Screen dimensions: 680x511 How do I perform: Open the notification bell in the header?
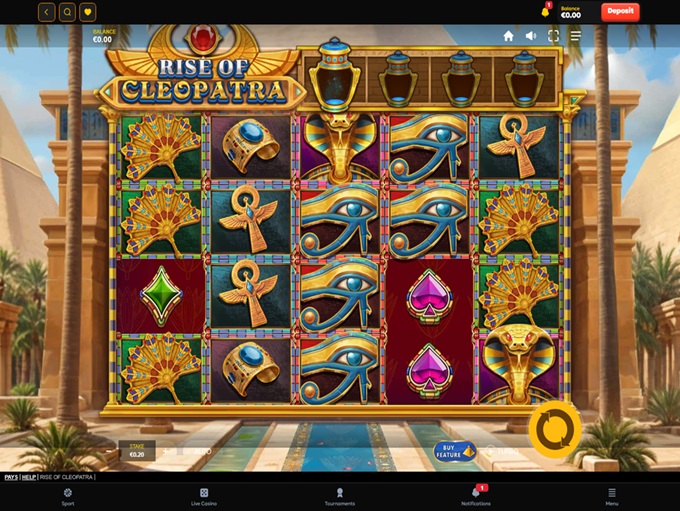click(x=545, y=12)
